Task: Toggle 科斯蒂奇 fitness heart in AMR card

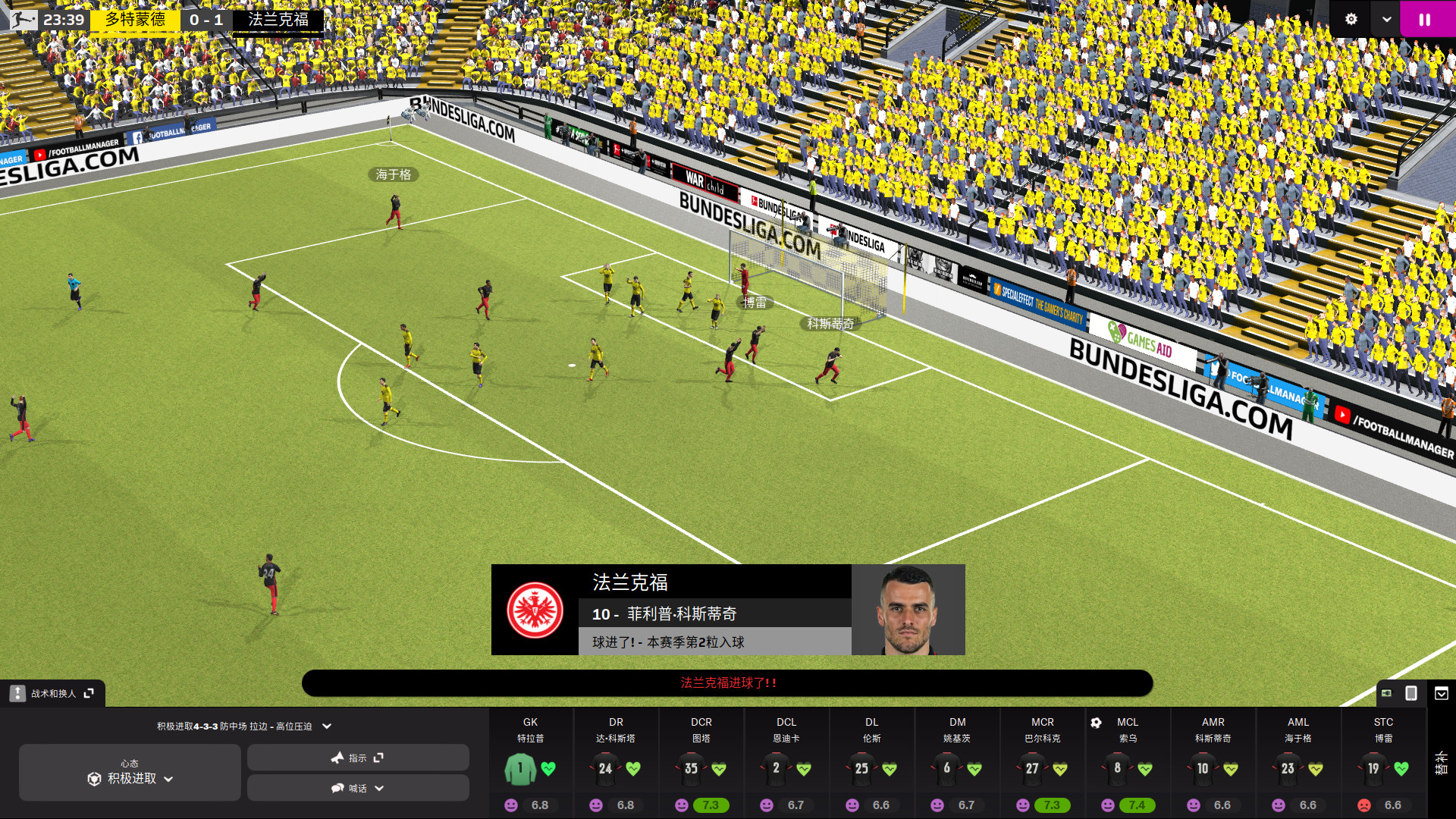Action: tap(1231, 768)
